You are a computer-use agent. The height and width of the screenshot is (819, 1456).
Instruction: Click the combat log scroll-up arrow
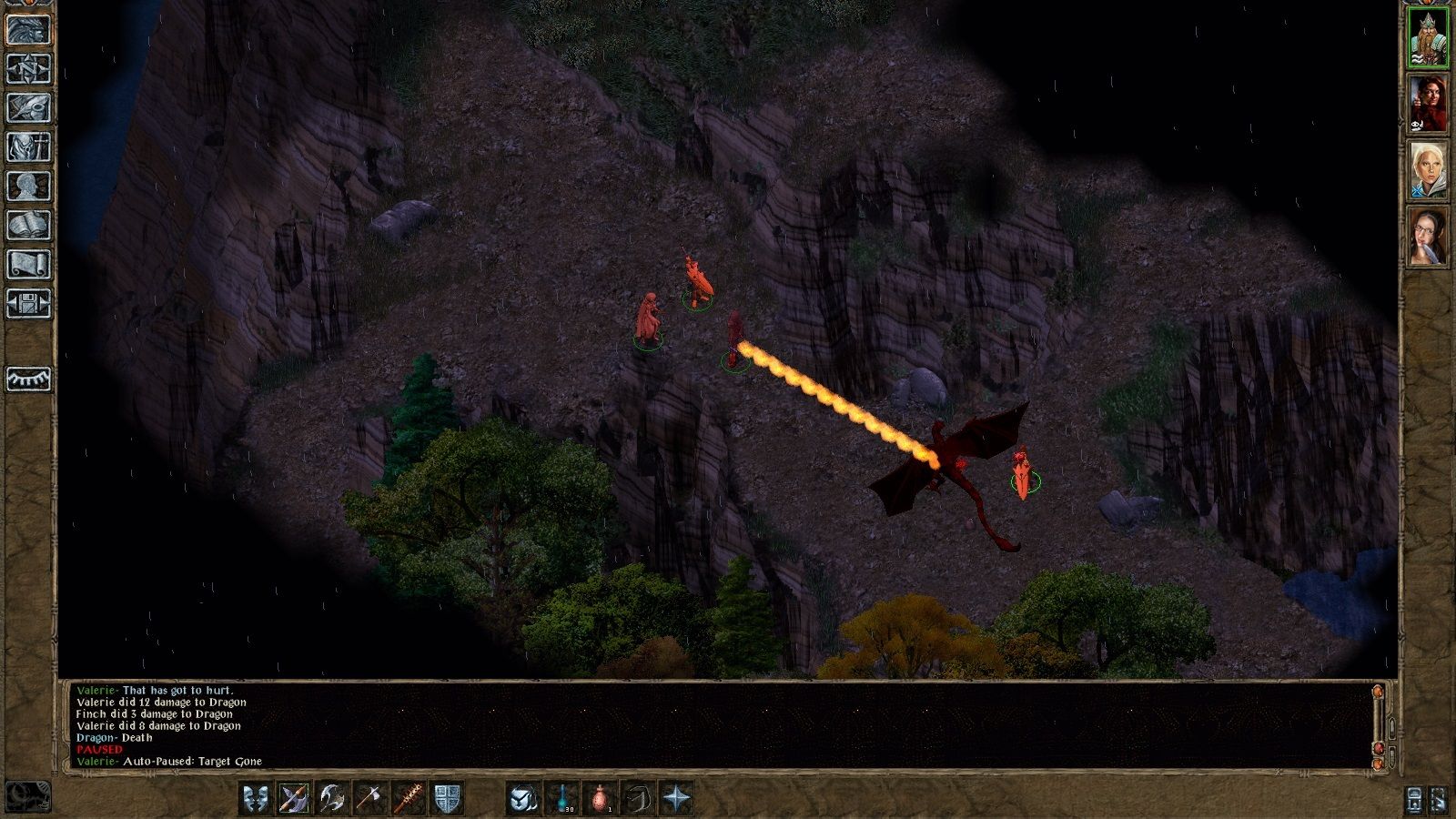click(x=1391, y=728)
